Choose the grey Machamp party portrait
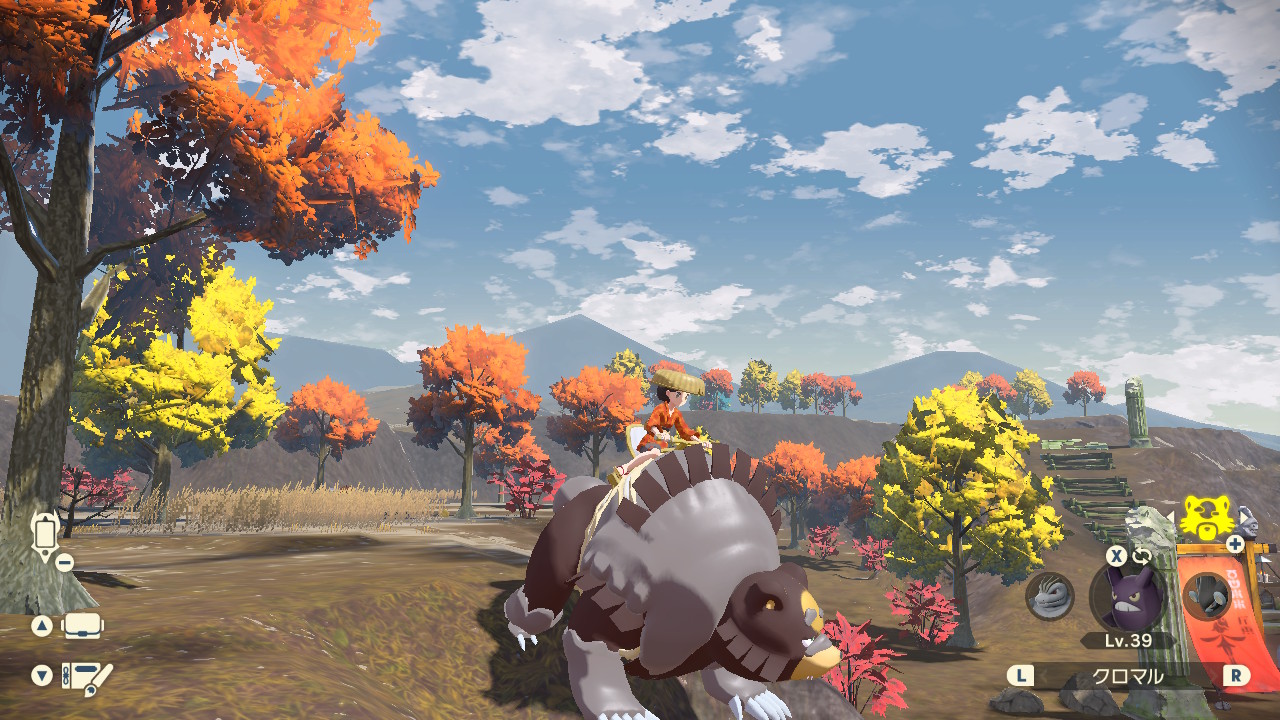The height and width of the screenshot is (720, 1280). tap(1050, 596)
